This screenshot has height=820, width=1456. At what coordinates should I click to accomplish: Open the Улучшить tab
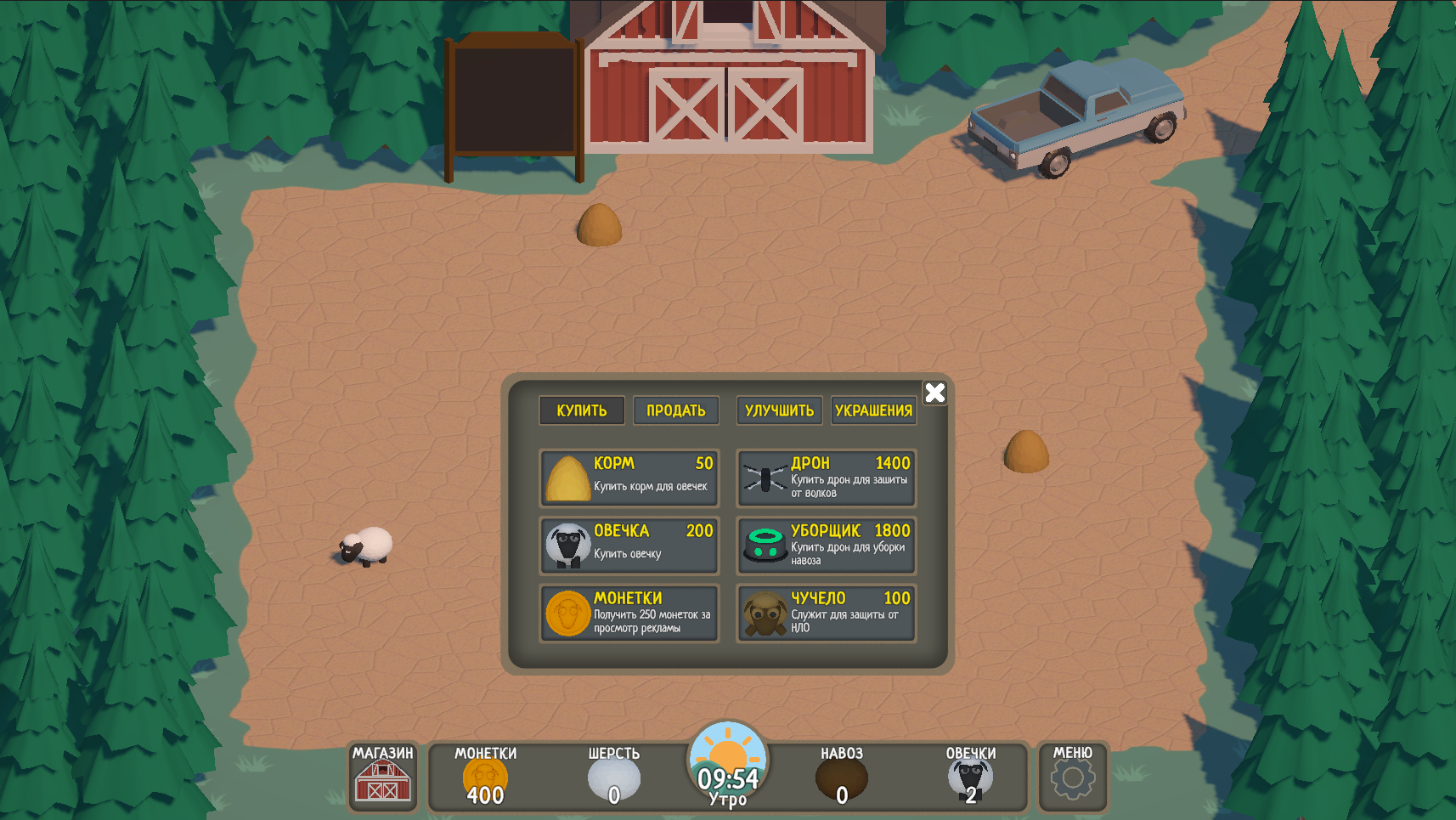tap(779, 410)
